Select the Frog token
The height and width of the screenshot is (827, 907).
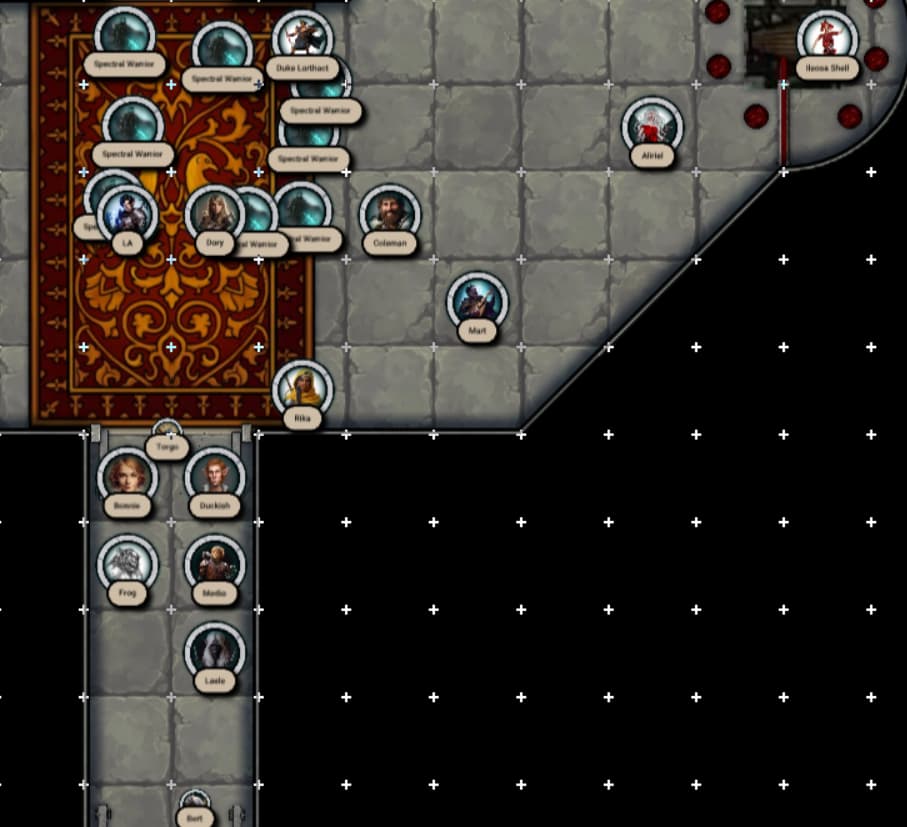point(127,564)
